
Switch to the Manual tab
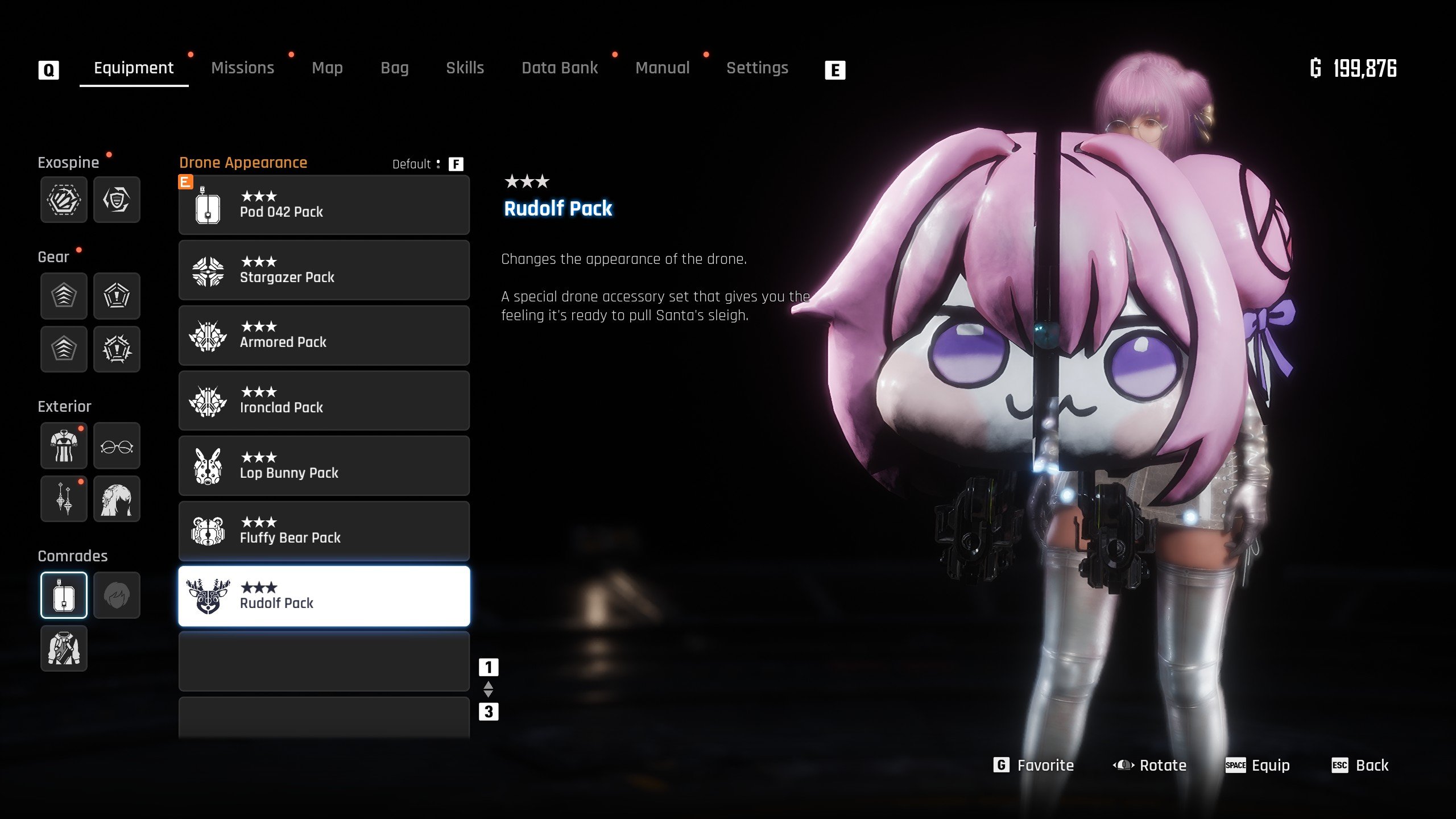662,68
